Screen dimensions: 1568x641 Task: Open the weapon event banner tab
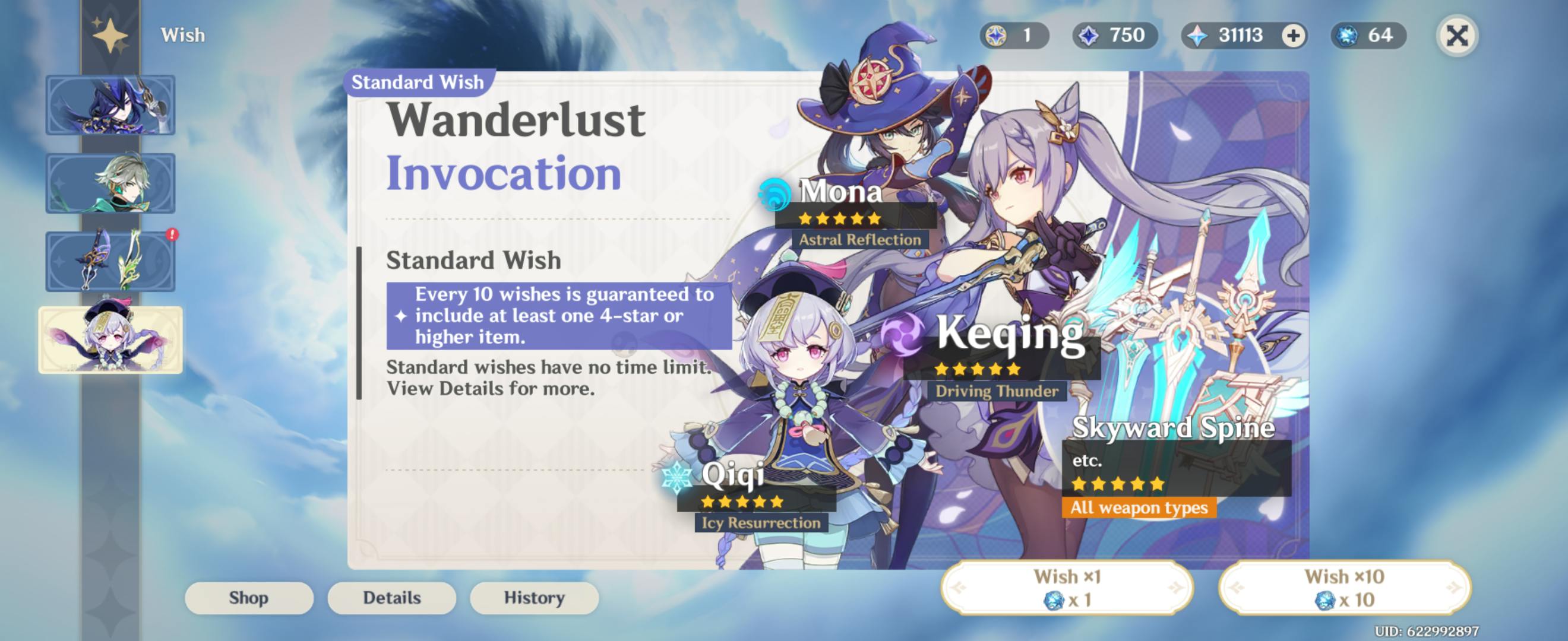click(110, 261)
